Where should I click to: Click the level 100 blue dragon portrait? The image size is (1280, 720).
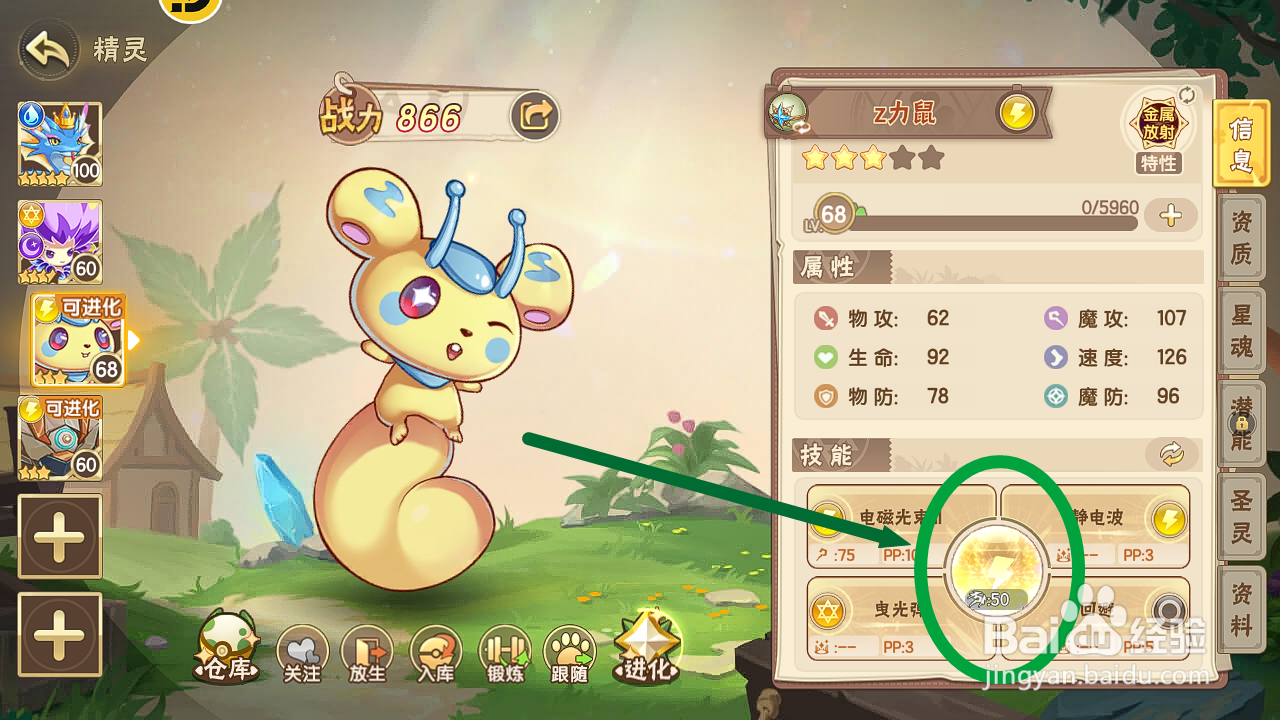60,145
